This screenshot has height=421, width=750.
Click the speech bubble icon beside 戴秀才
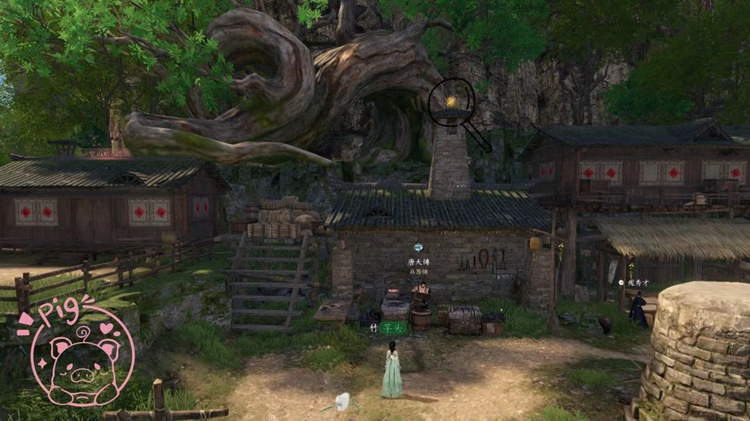pos(621,283)
